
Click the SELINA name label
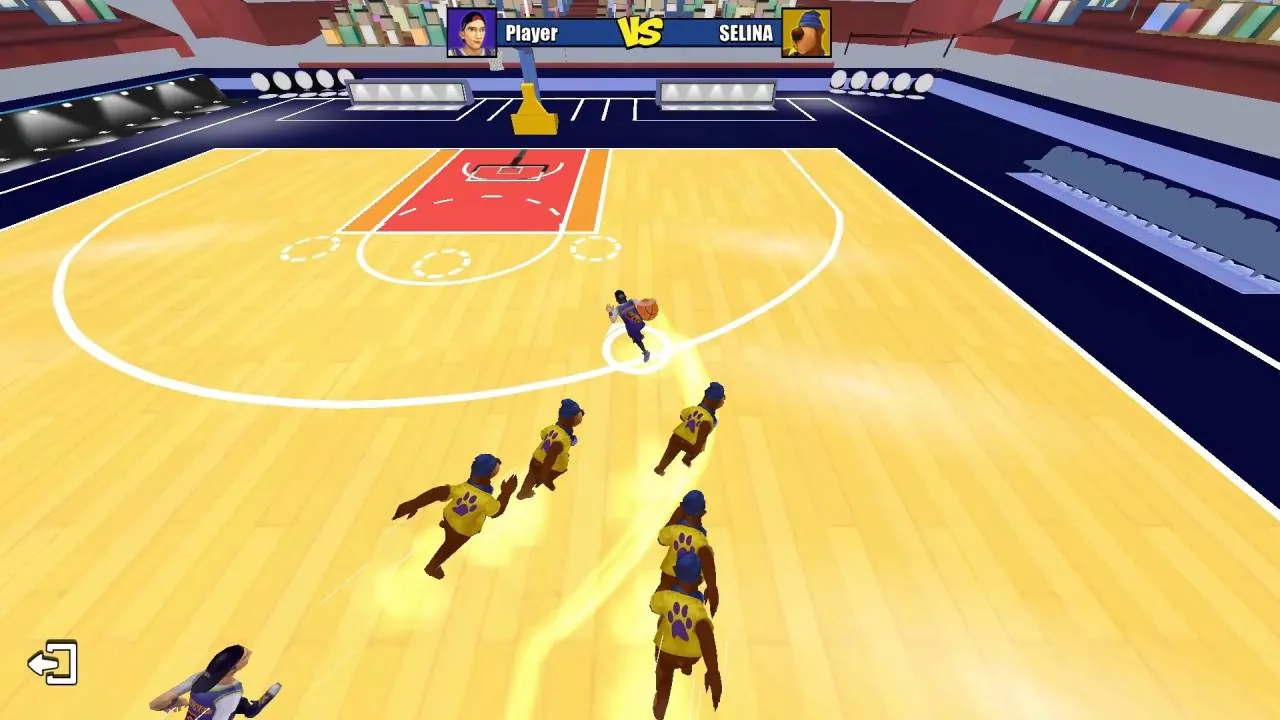tap(745, 33)
